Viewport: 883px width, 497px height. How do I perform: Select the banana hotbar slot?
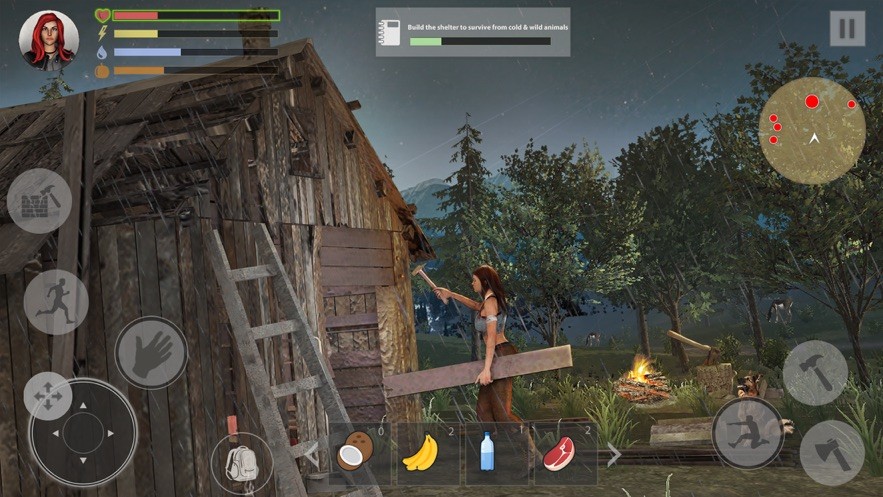(x=421, y=455)
